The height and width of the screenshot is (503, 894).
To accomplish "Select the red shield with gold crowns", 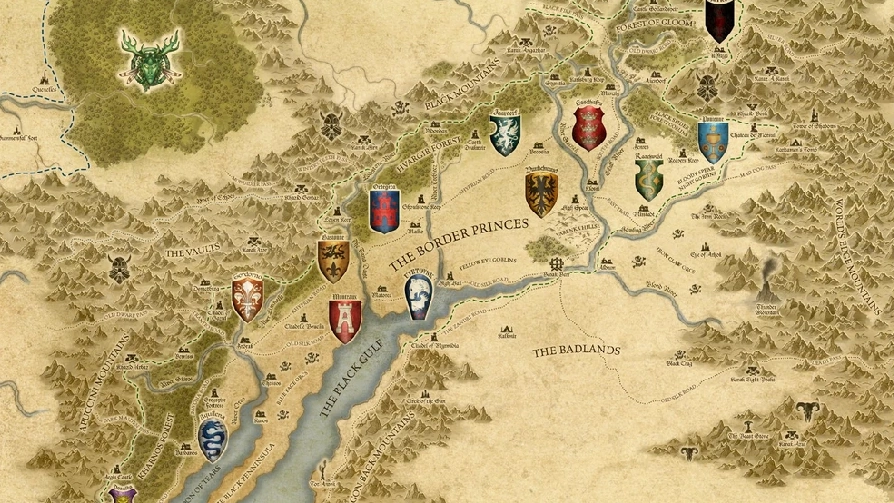I will 590,127.
